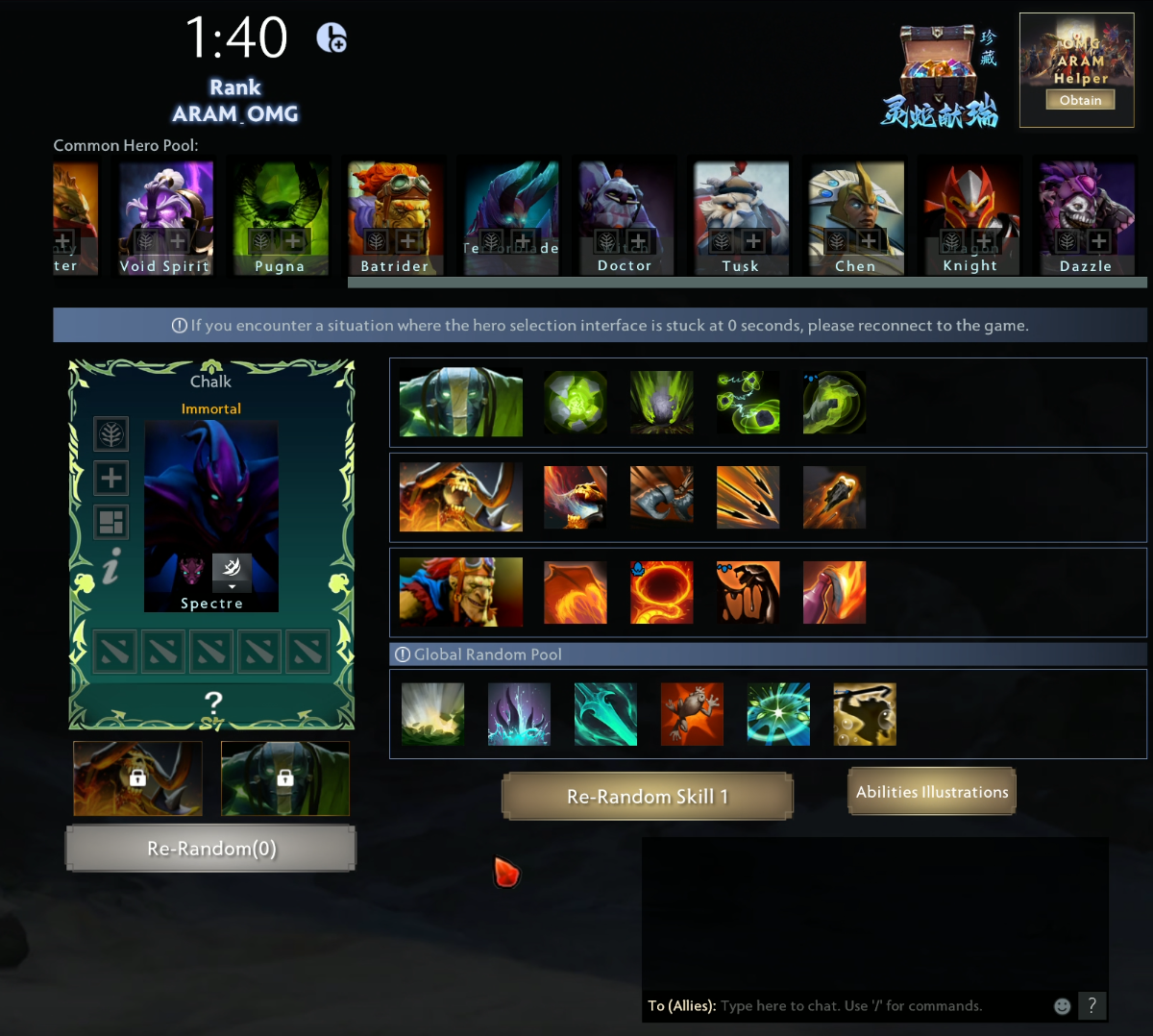Click the Re-Random(0) hero button
The image size is (1153, 1036).
pyautogui.click(x=210, y=849)
